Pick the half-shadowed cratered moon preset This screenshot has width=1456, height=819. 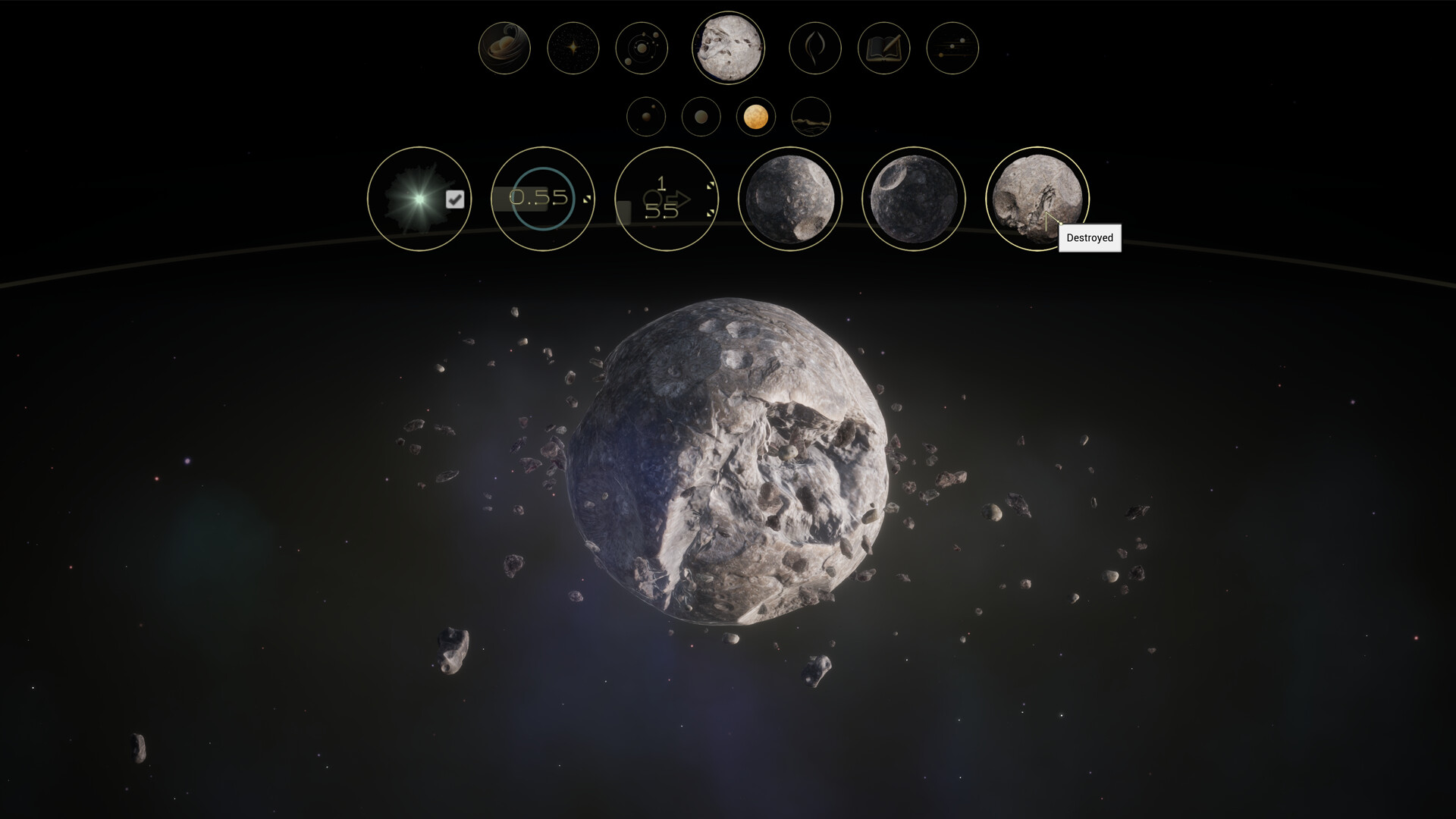point(790,199)
